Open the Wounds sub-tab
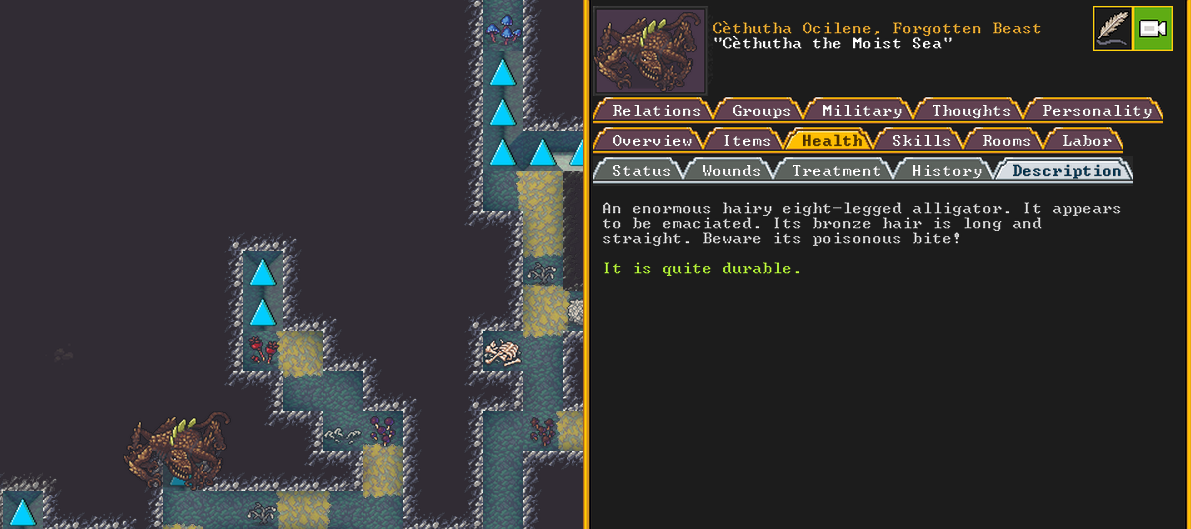Image resolution: width=1191 pixels, height=529 pixels. [x=731, y=171]
